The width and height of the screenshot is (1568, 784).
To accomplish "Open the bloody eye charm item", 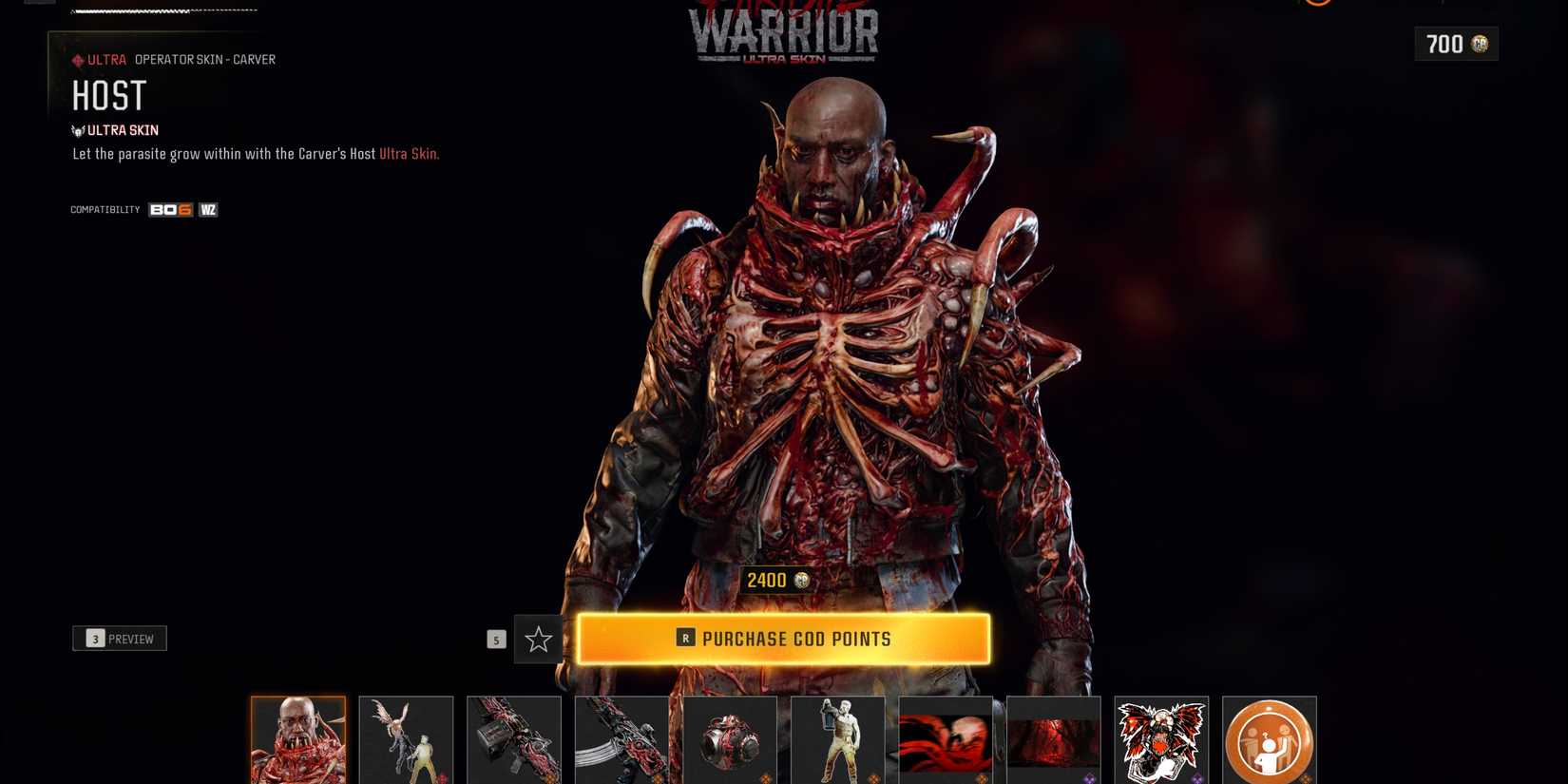I will click(x=730, y=739).
